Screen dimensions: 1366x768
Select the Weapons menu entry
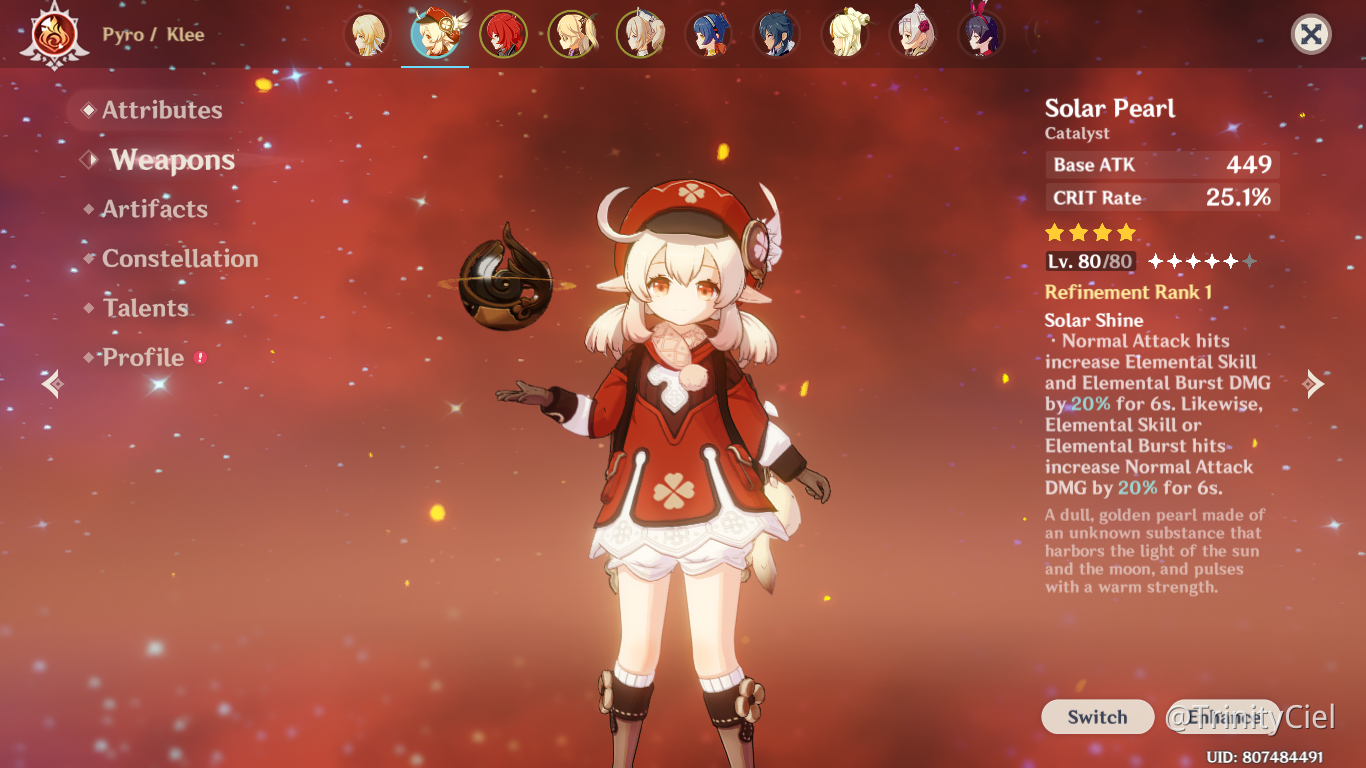(x=172, y=160)
